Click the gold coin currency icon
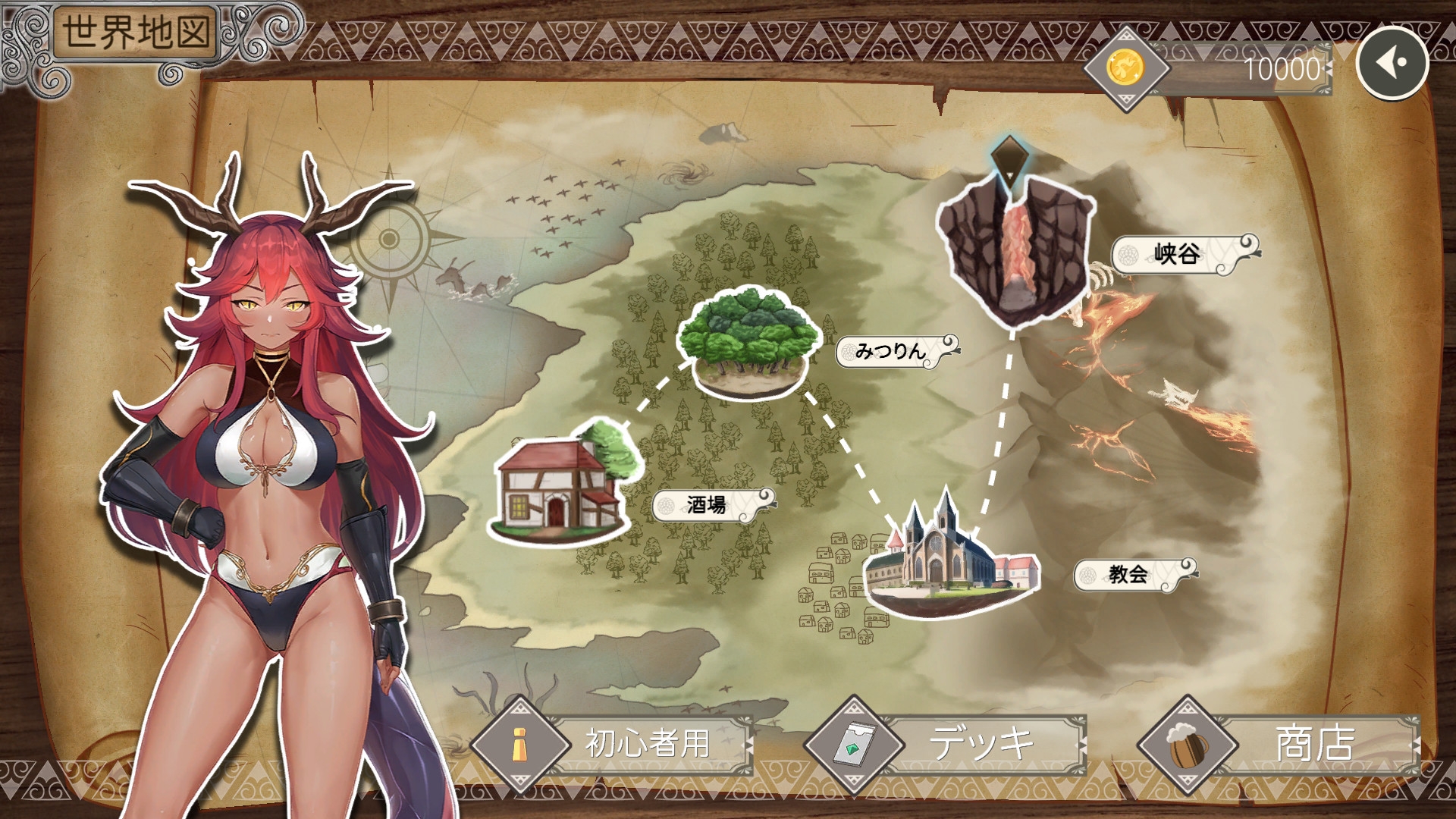The image size is (1456, 819). click(x=1125, y=68)
